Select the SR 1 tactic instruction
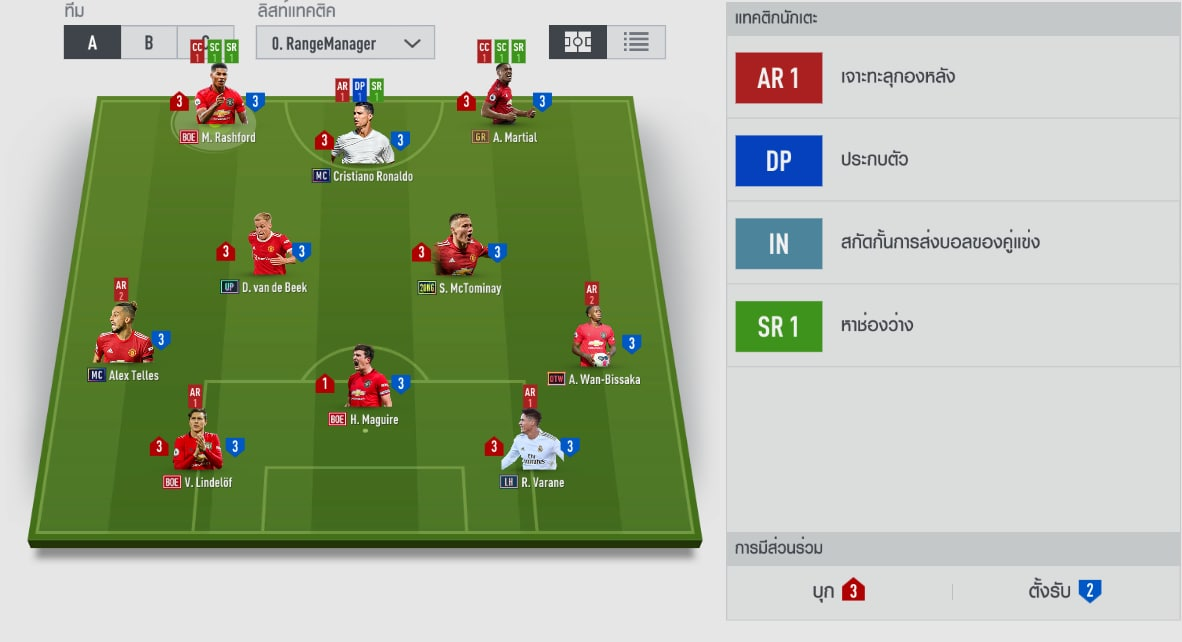The width and height of the screenshot is (1182, 642). [x=778, y=327]
